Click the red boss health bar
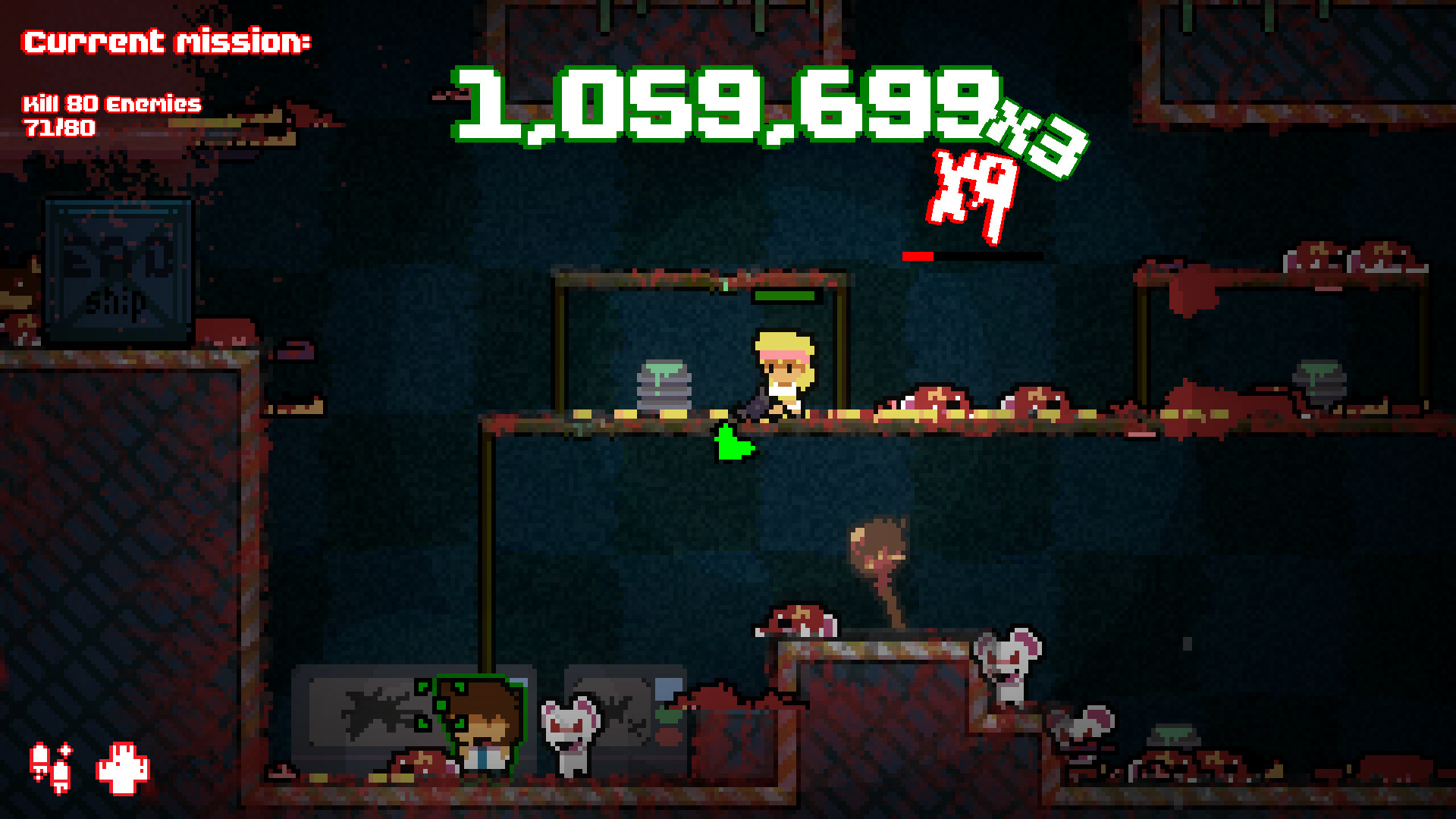The image size is (1456, 819). point(916,256)
